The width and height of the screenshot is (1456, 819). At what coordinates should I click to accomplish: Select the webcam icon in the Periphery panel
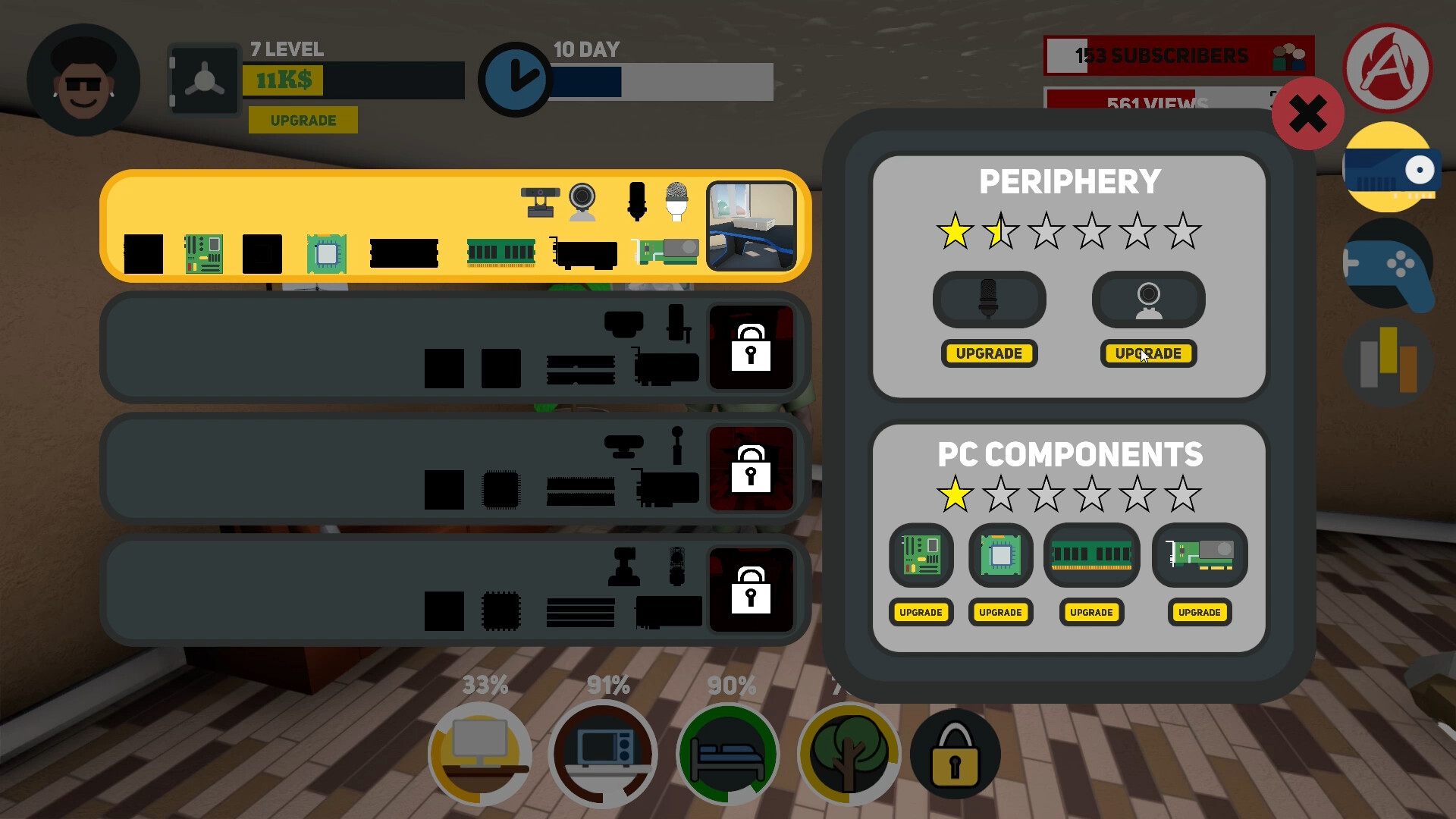[1148, 300]
